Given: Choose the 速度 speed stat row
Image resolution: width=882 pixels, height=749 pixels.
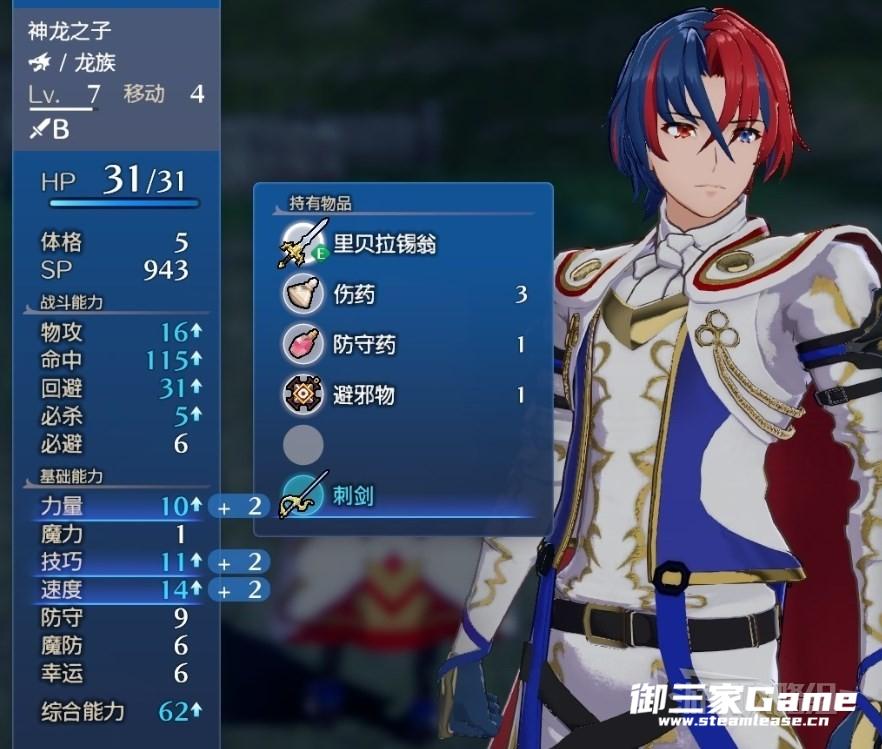Looking at the screenshot, I should coord(110,590).
